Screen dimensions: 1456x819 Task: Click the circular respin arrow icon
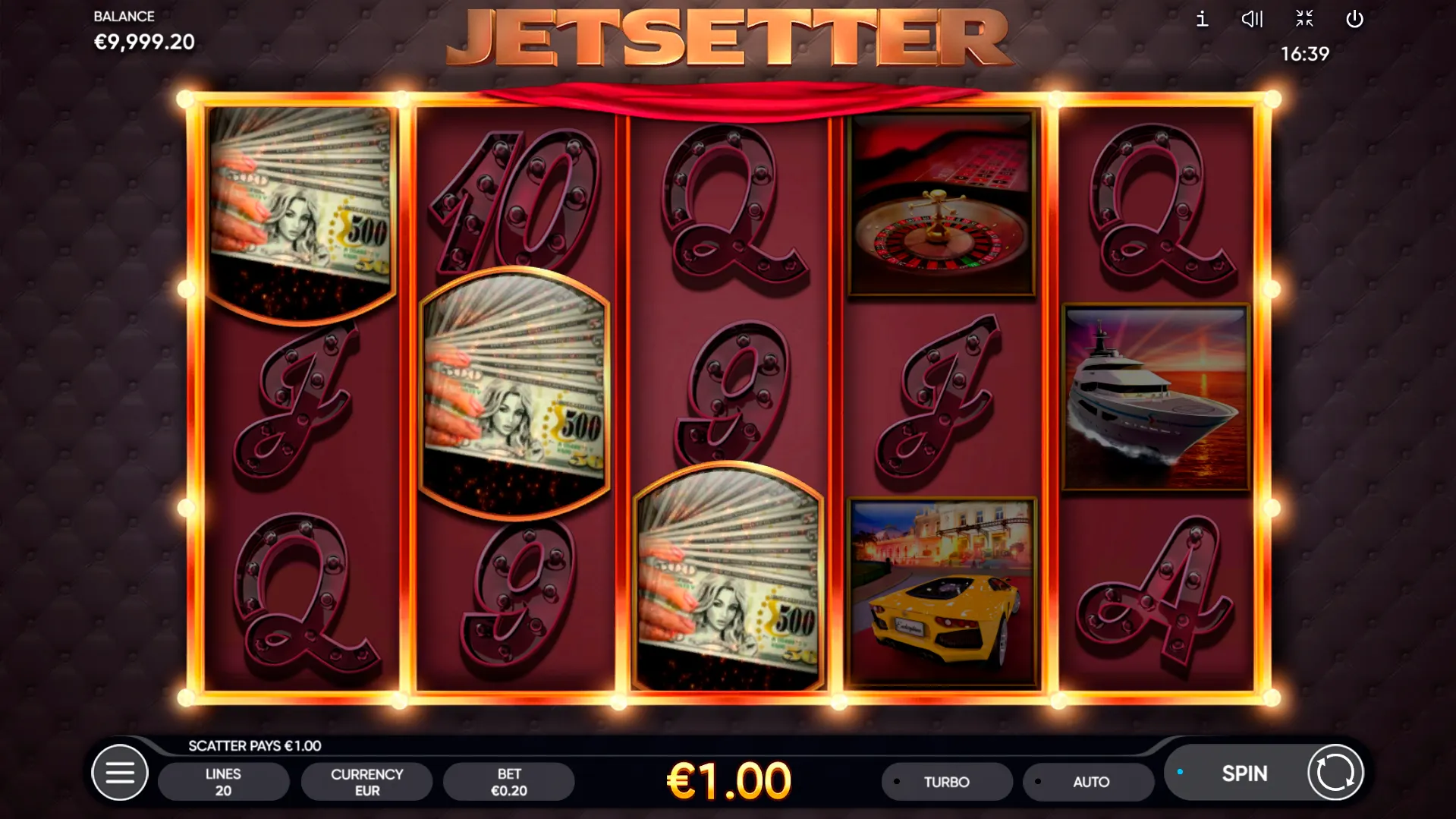(x=1335, y=772)
